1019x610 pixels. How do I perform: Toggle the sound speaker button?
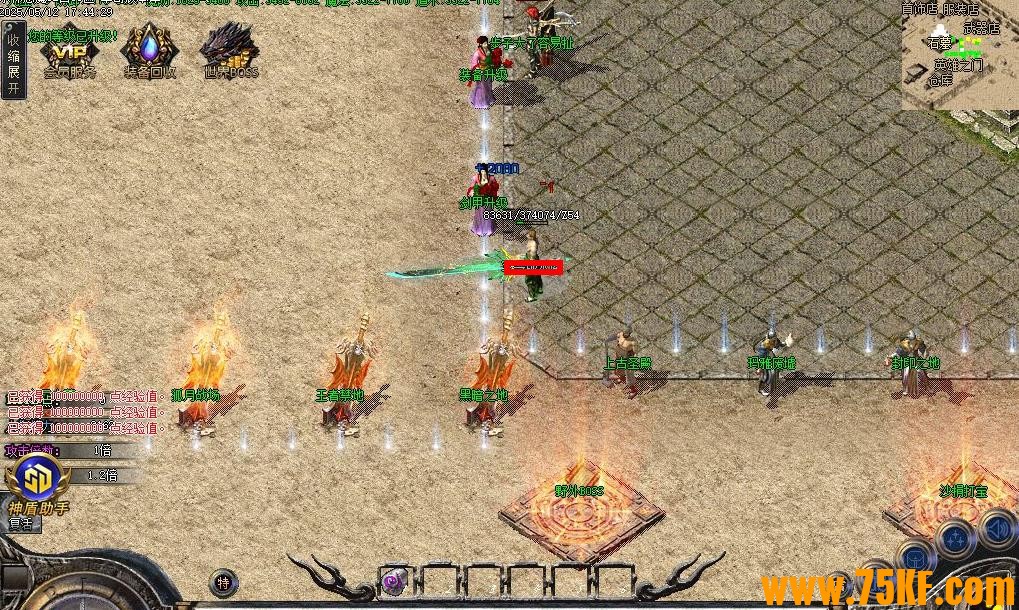(x=997, y=527)
